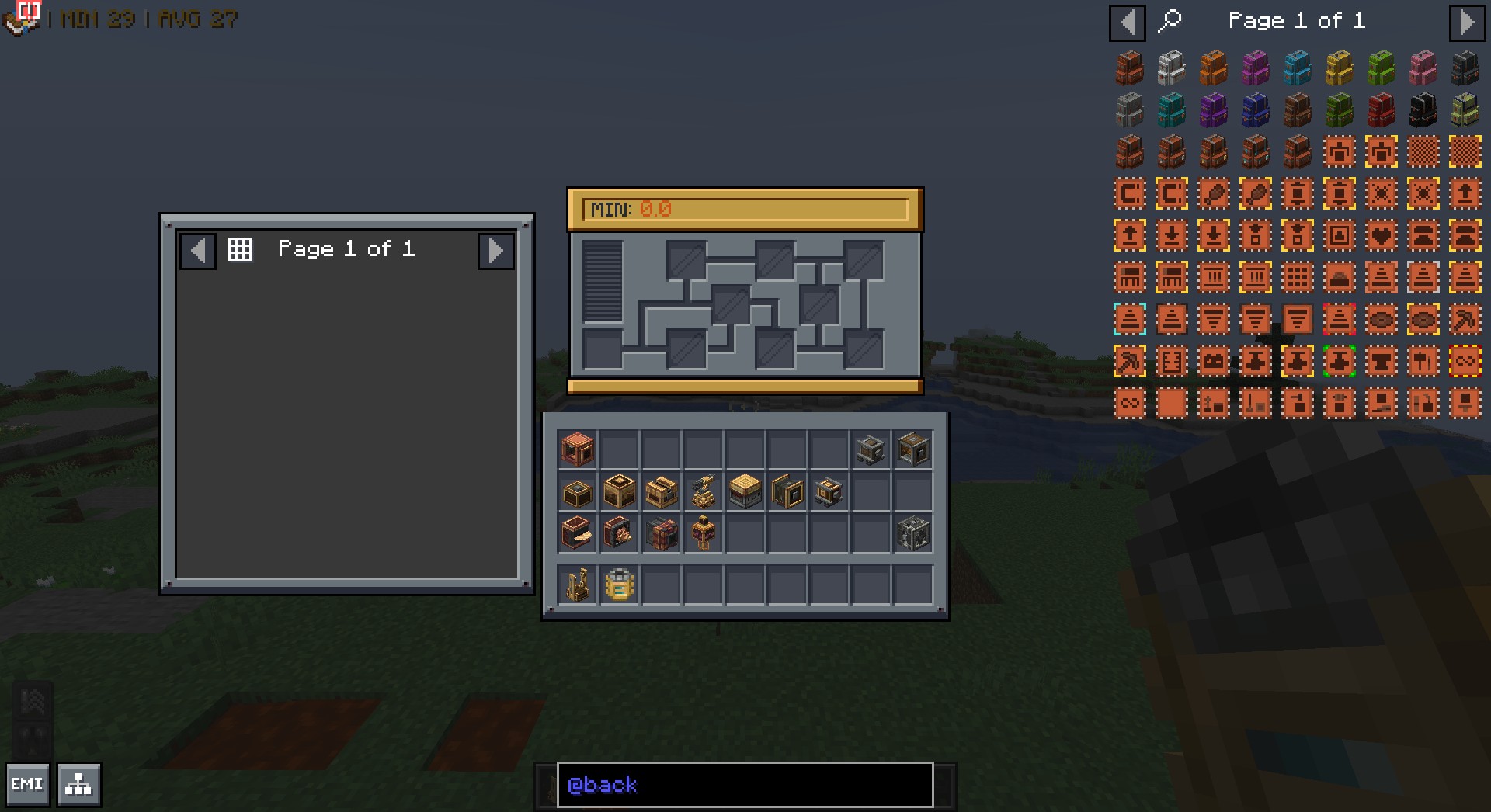1491x812 pixels.
Task: Choose the pink backpack
Action: click(1423, 68)
